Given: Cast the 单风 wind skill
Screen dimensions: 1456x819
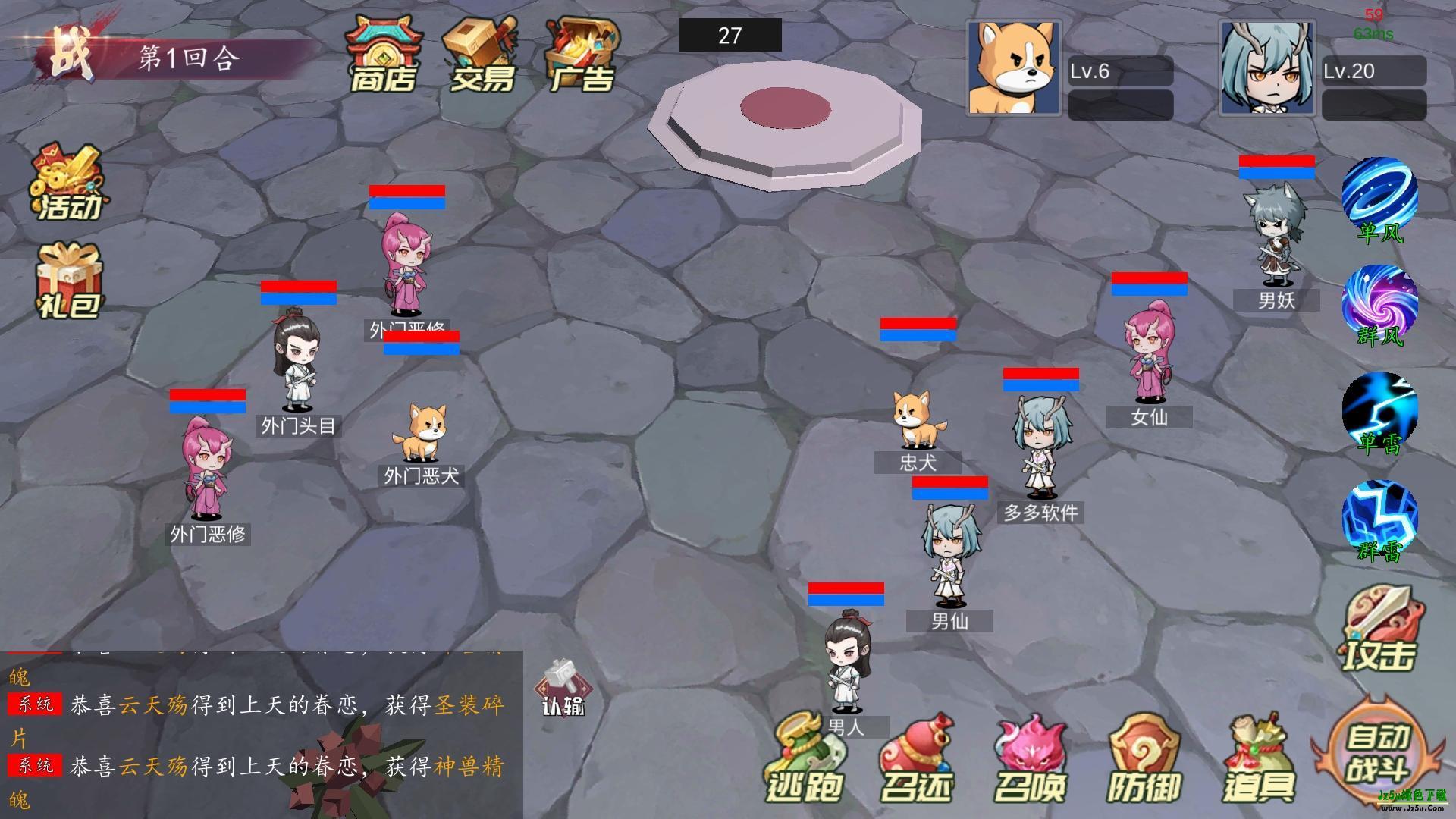Looking at the screenshot, I should coord(1379,199).
